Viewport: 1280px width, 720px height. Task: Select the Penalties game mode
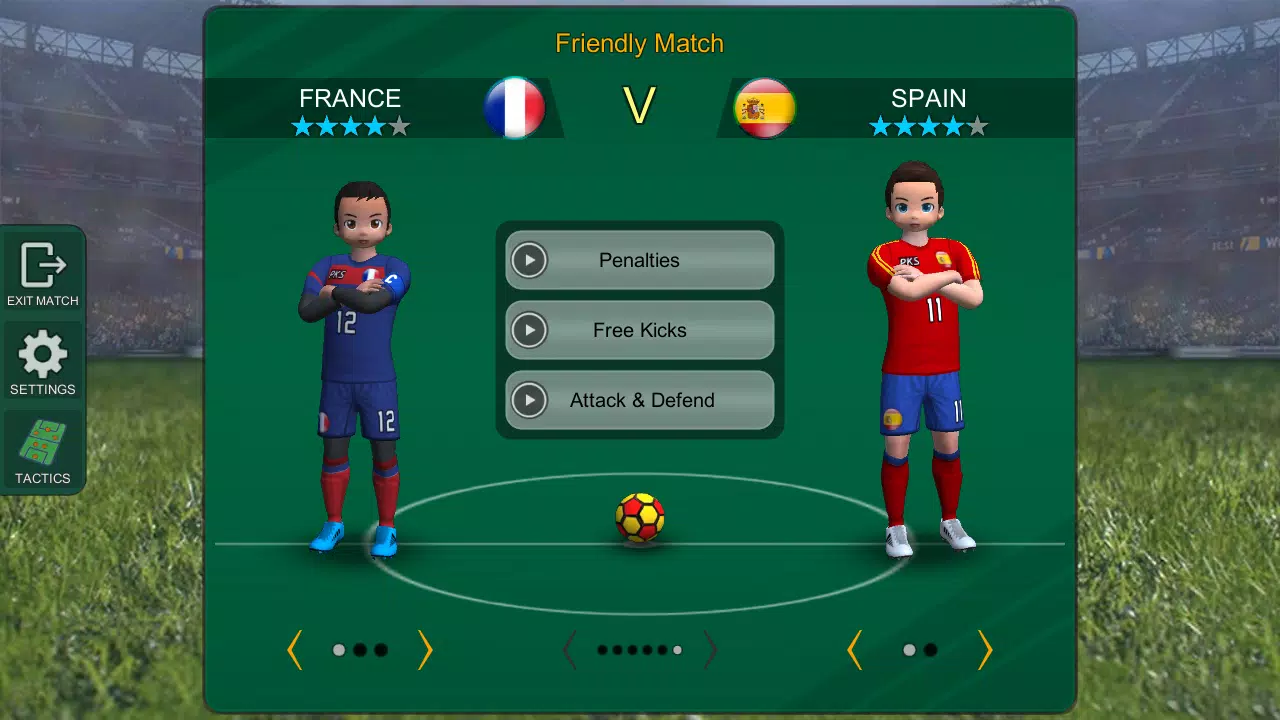(x=639, y=260)
